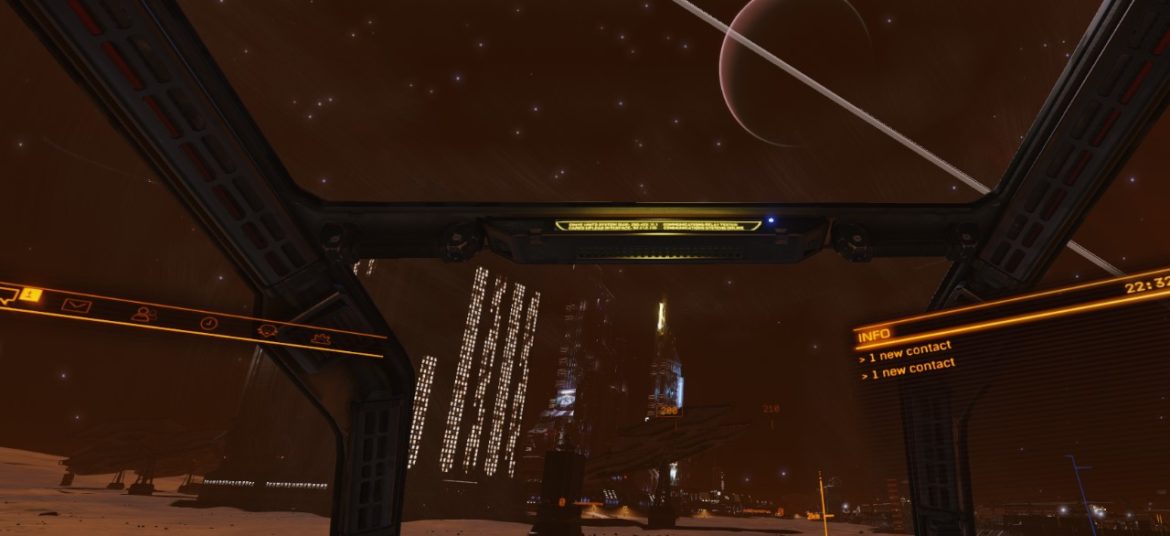
Task: Open the checkmark circle tab
Action: click(208, 323)
